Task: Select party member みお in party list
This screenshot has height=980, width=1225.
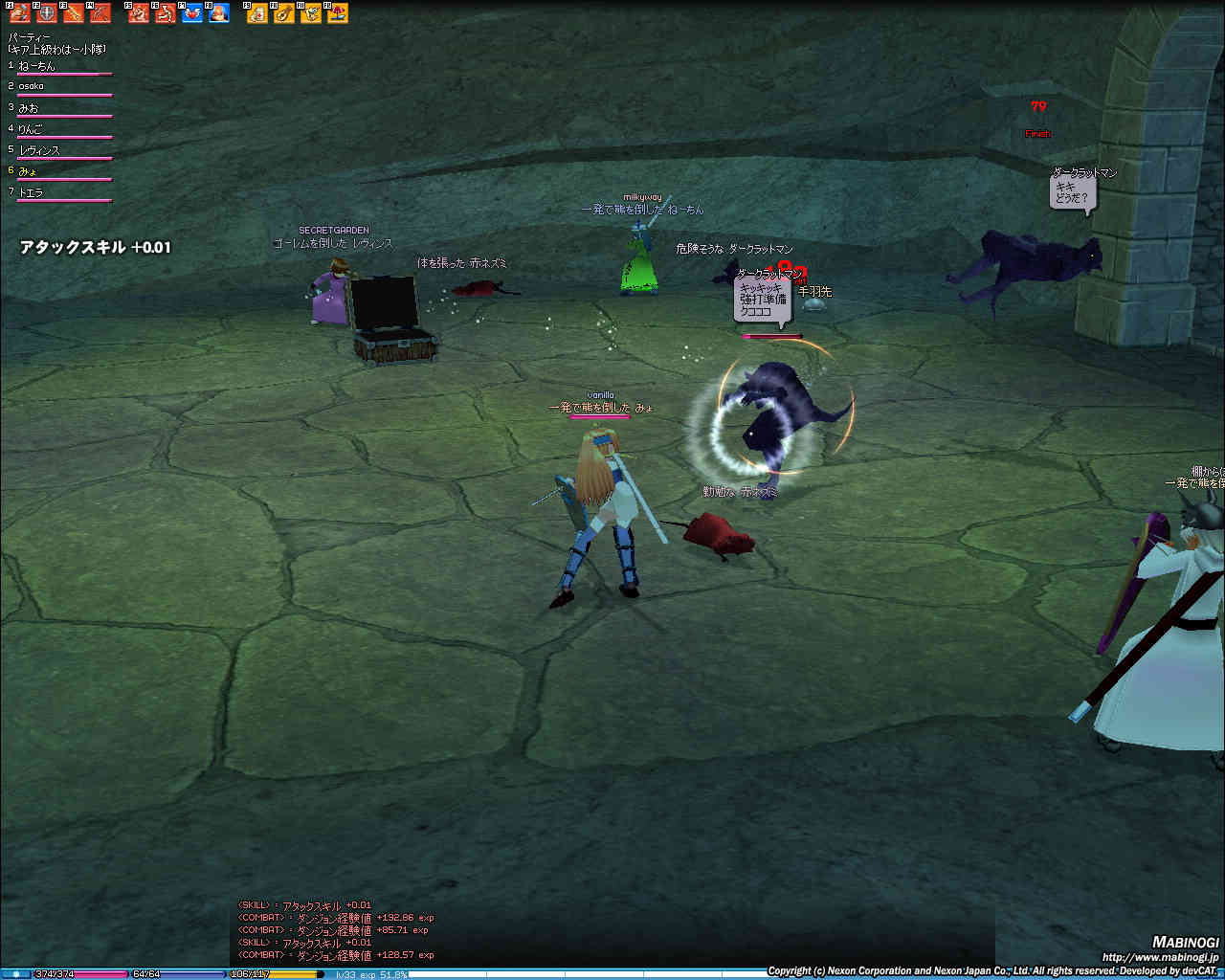Action: coord(29,108)
